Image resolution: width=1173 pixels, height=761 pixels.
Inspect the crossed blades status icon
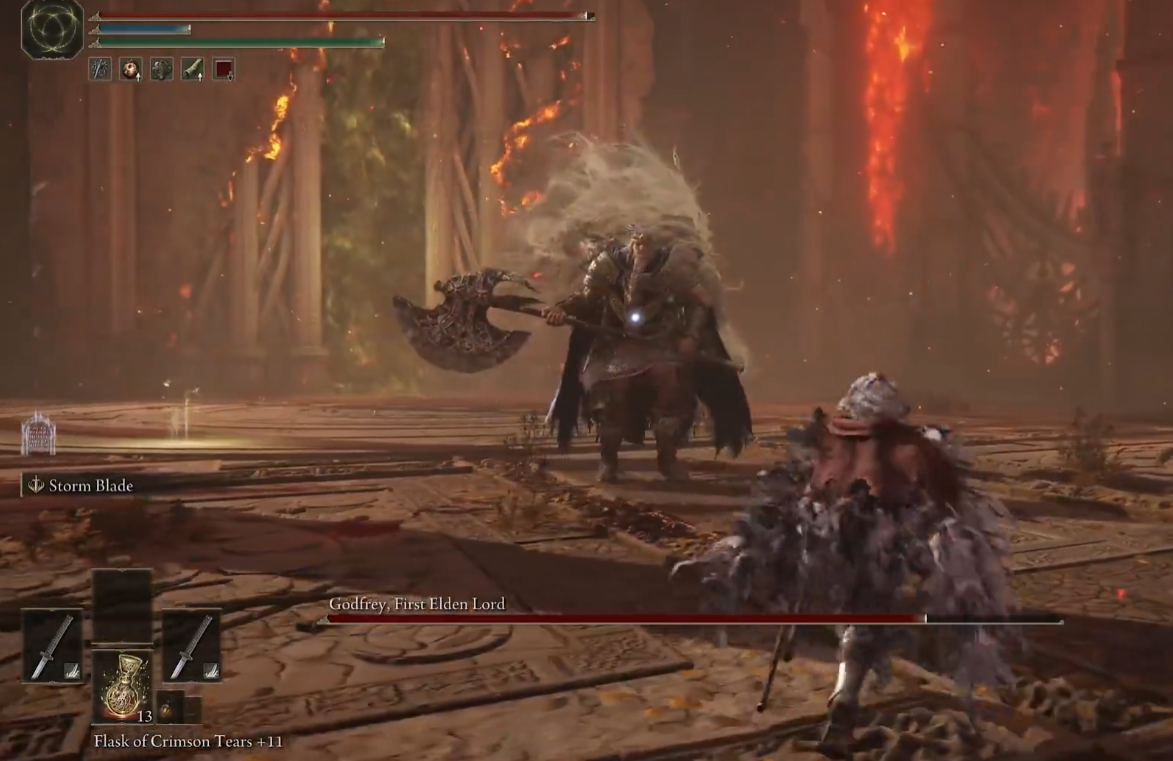point(100,69)
